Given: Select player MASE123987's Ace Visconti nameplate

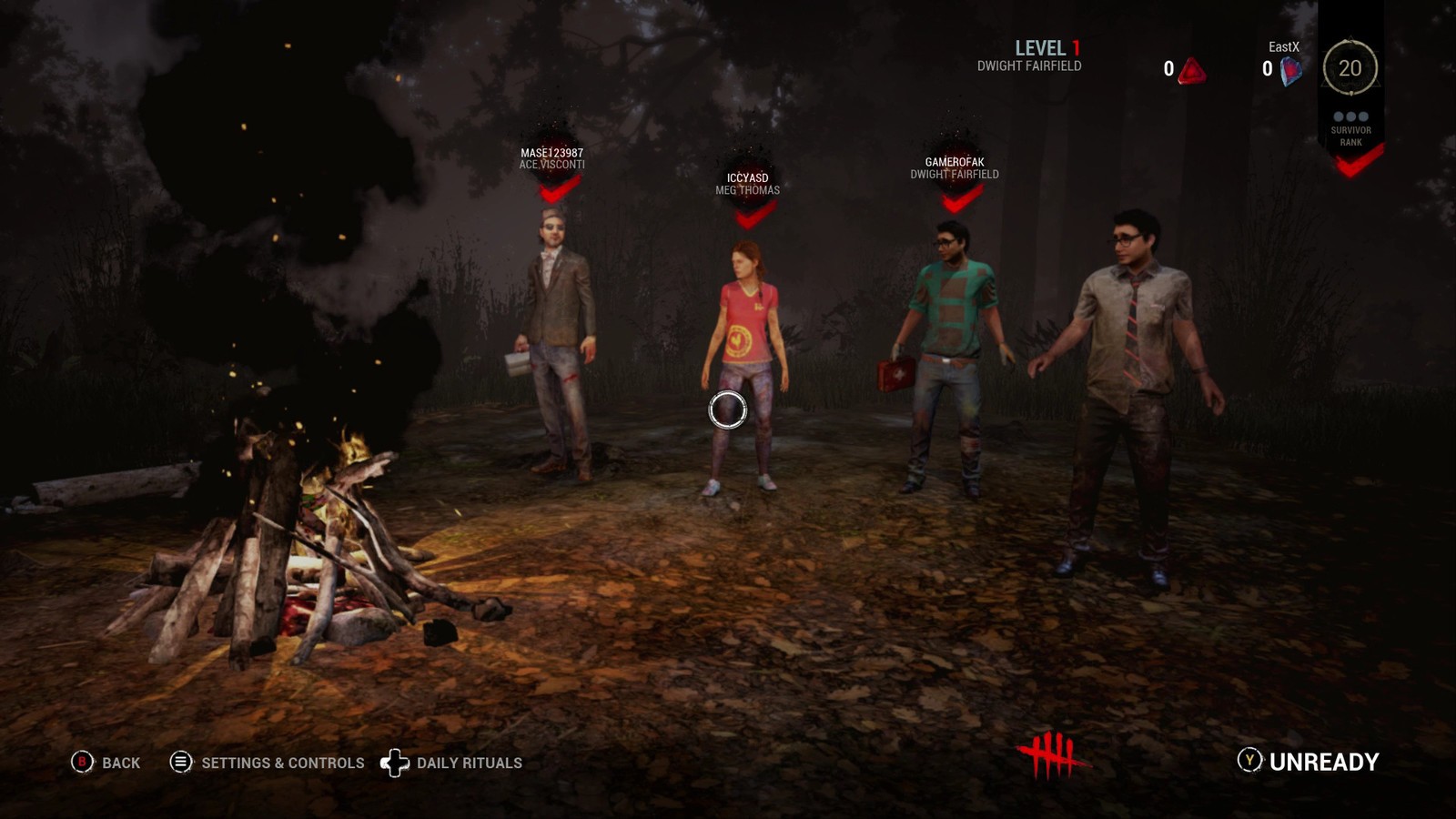Looking at the screenshot, I should pyautogui.click(x=551, y=159).
